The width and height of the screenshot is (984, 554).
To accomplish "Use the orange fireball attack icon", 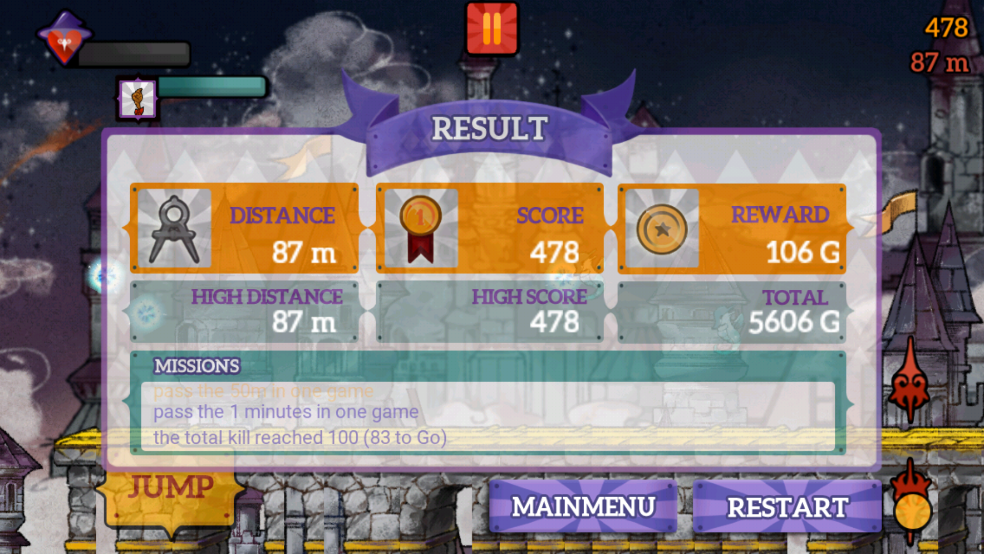I will click(912, 500).
